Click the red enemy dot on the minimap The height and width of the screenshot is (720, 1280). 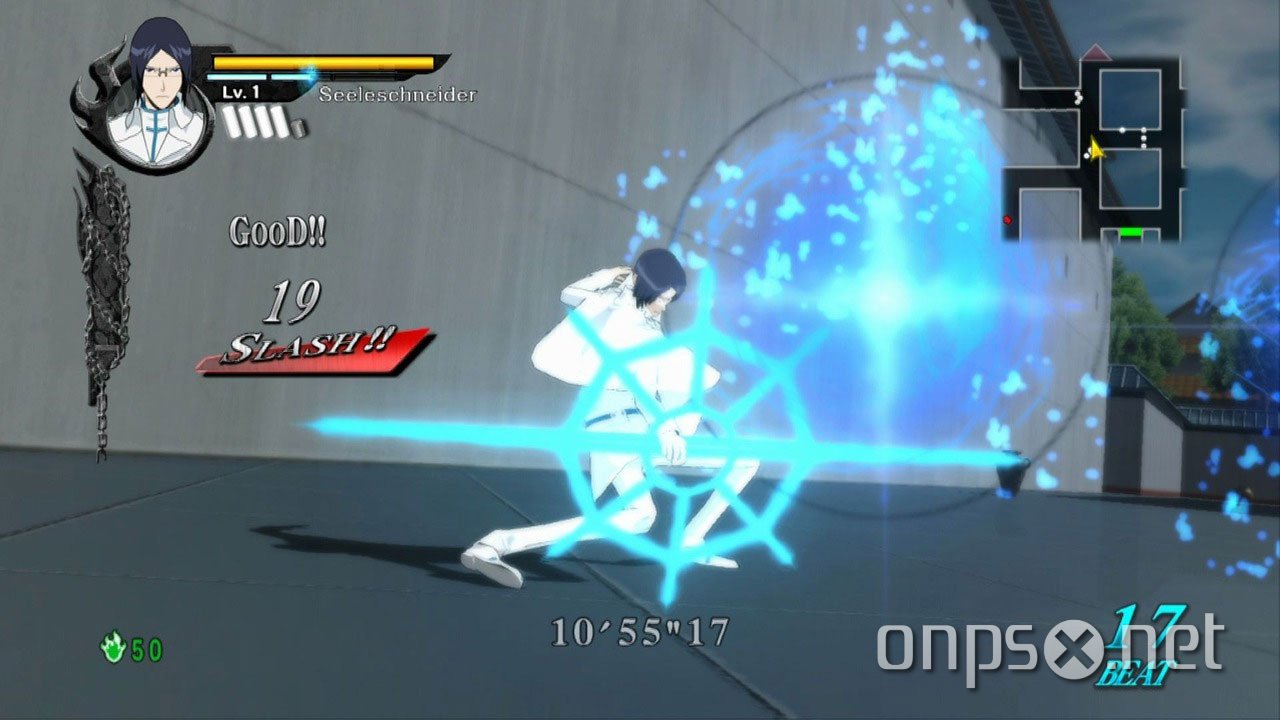(x=1006, y=221)
